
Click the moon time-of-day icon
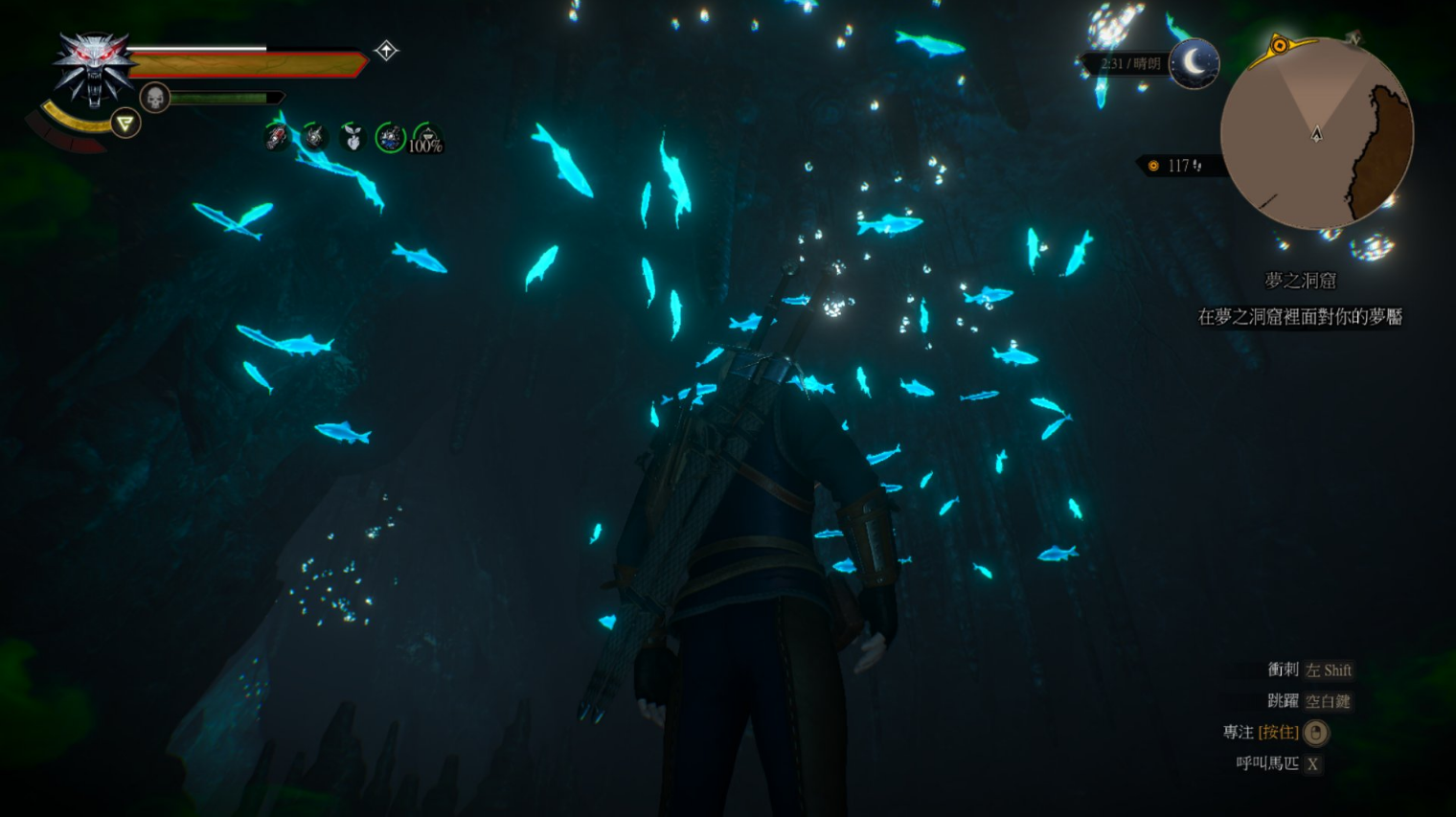1194,63
